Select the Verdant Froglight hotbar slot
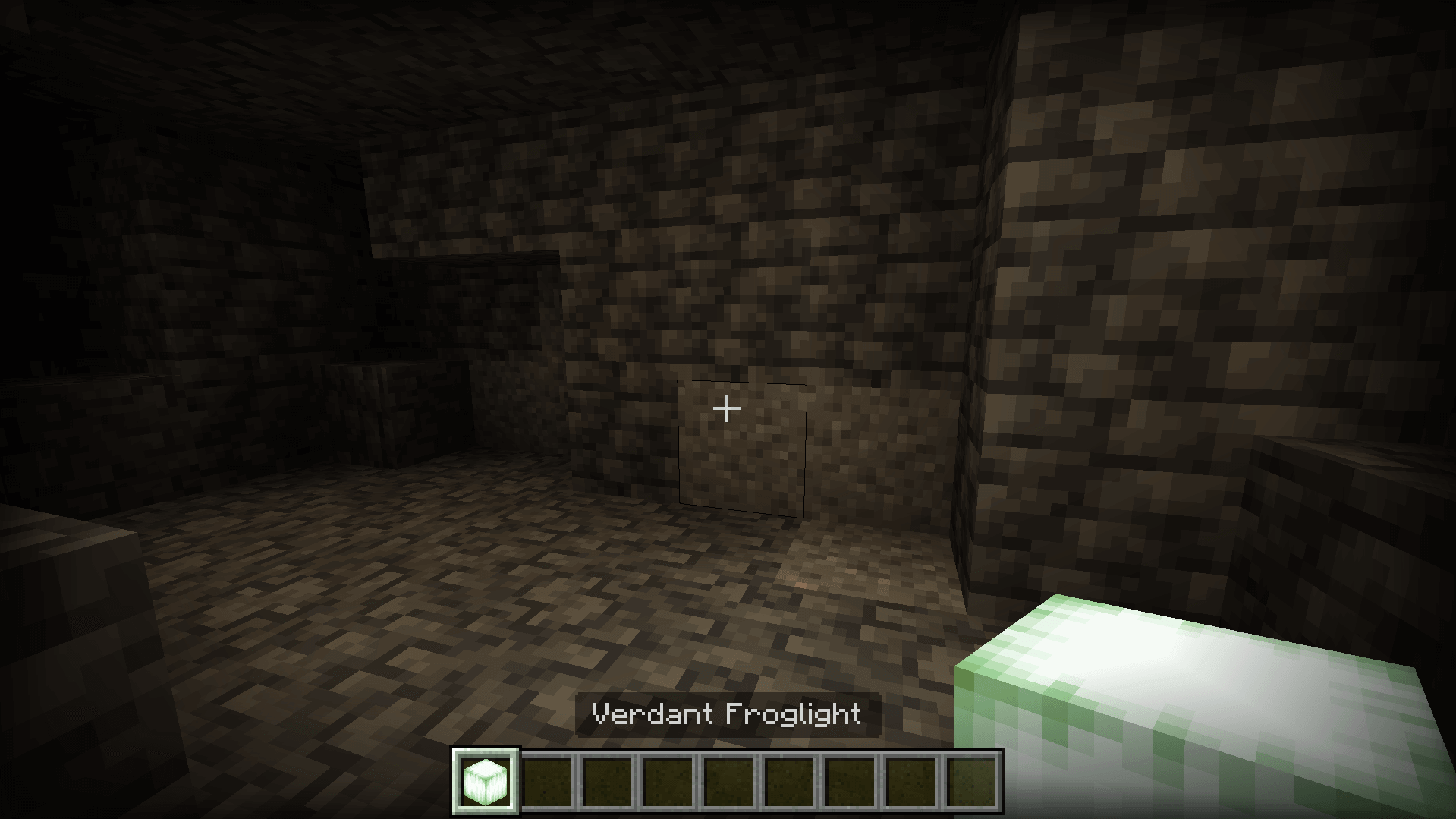 [x=486, y=781]
